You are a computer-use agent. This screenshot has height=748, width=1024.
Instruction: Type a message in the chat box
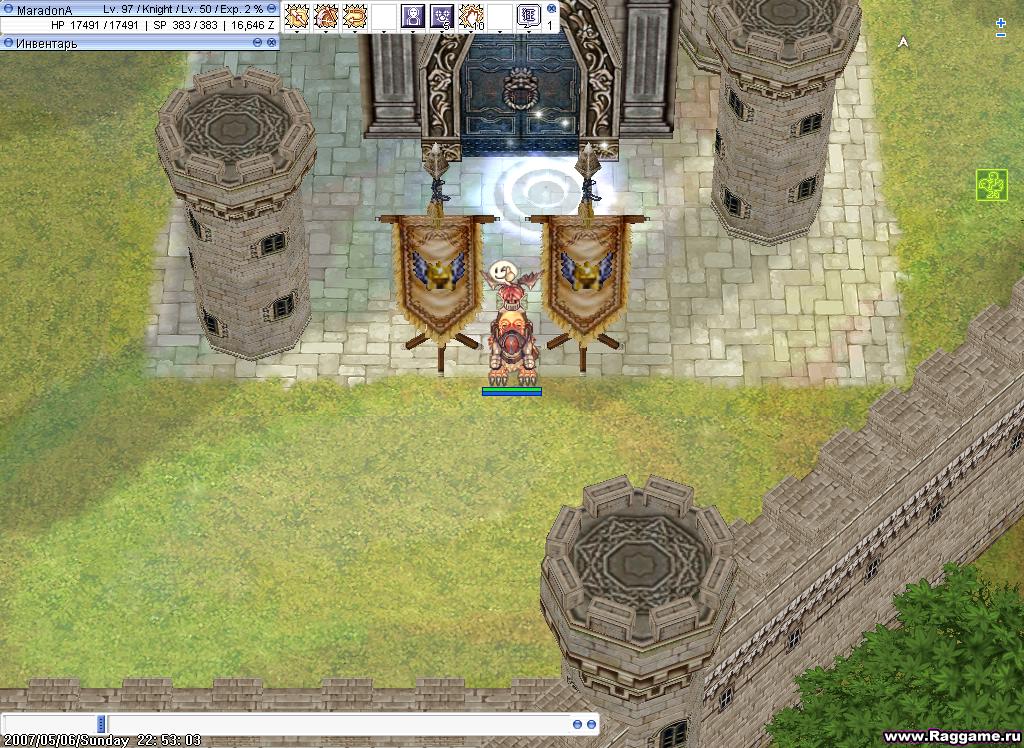click(340, 724)
